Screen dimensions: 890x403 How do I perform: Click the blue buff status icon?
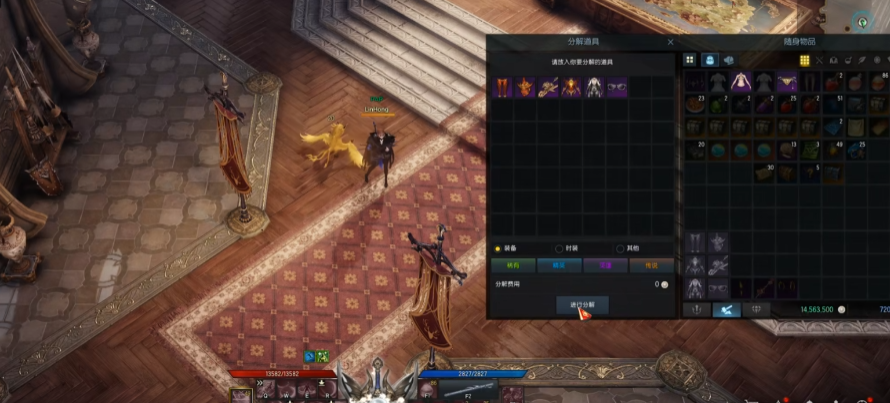click(310, 356)
